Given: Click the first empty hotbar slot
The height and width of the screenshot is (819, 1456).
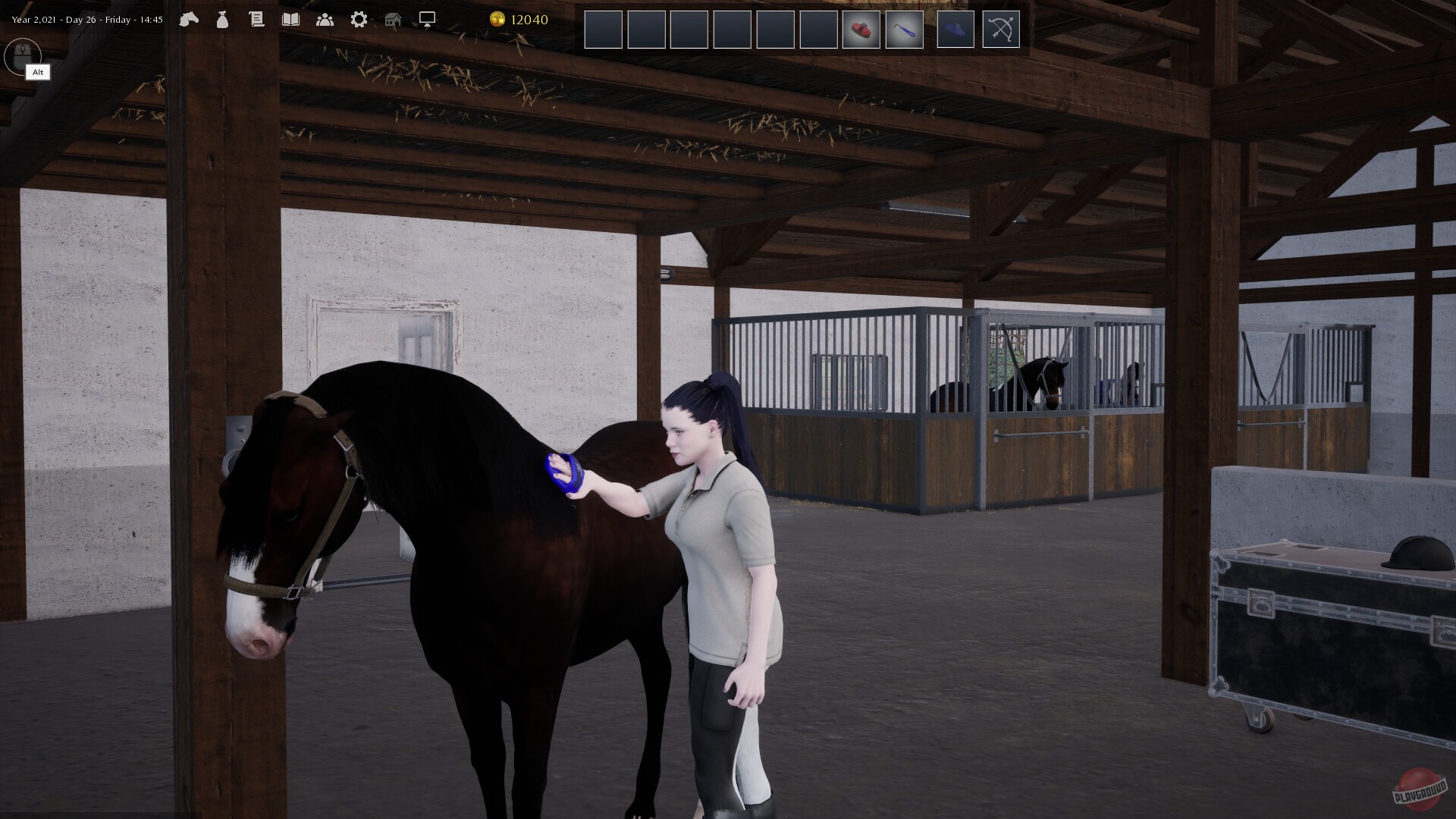Looking at the screenshot, I should pyautogui.click(x=603, y=29).
